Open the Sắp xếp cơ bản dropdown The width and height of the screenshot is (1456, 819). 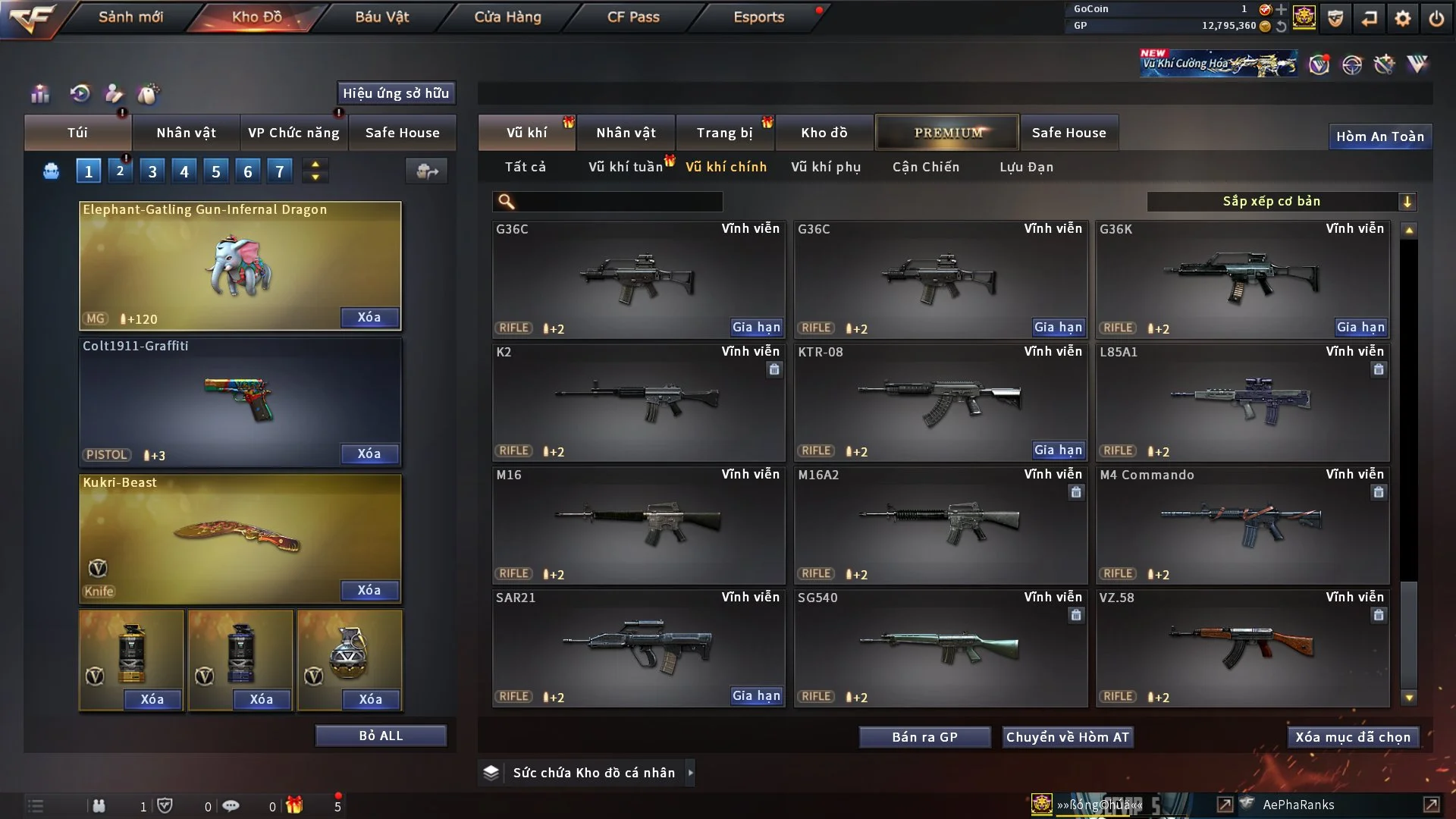[x=1282, y=201]
